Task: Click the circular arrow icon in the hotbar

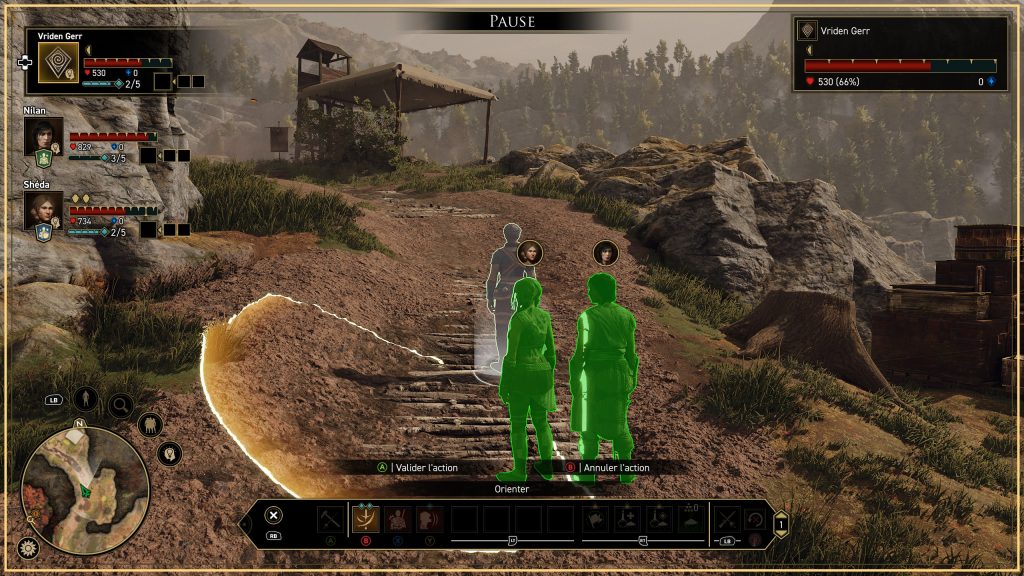Action: (x=755, y=519)
